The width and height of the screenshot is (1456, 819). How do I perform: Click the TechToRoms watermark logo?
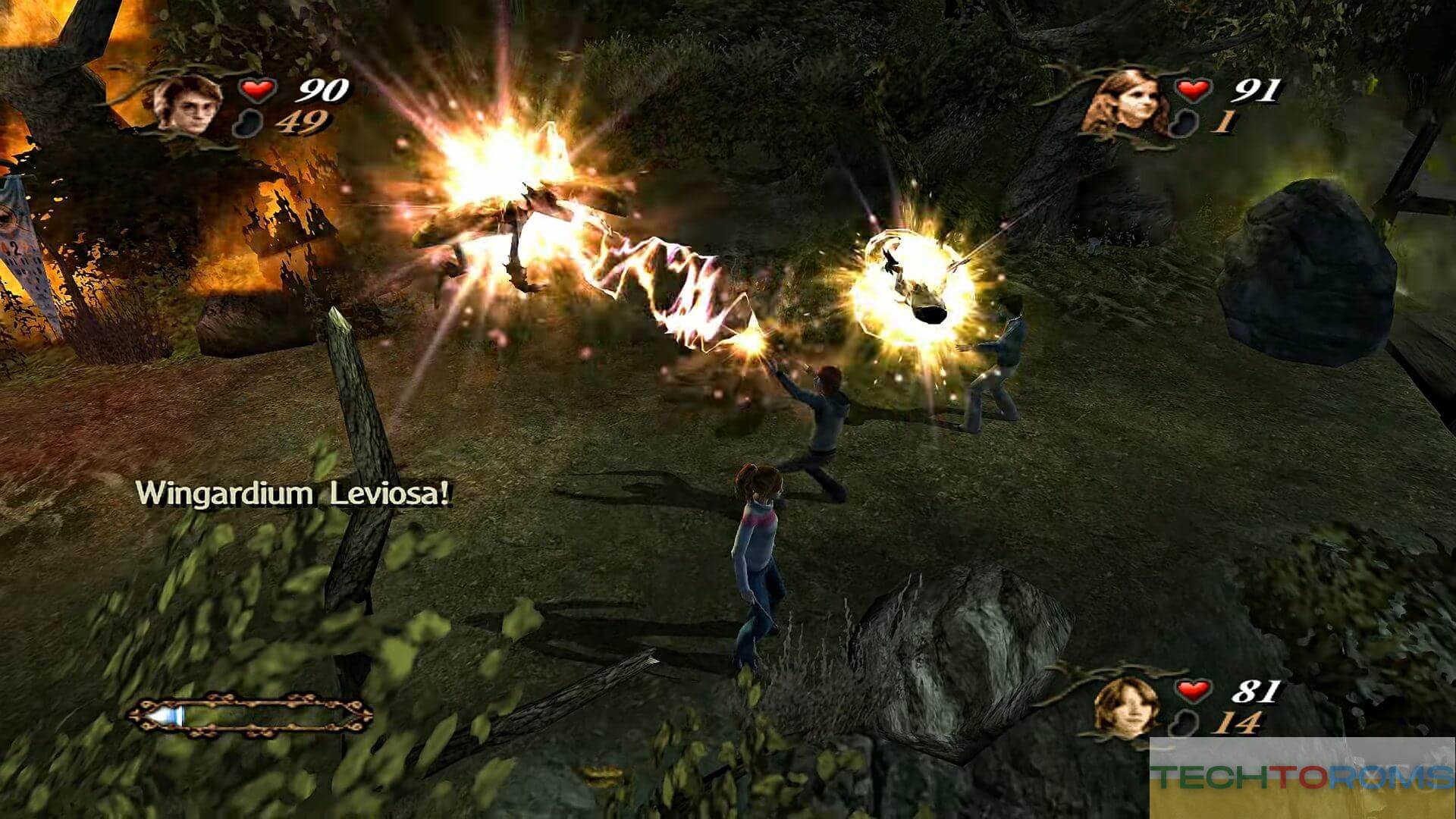pos(1301,777)
